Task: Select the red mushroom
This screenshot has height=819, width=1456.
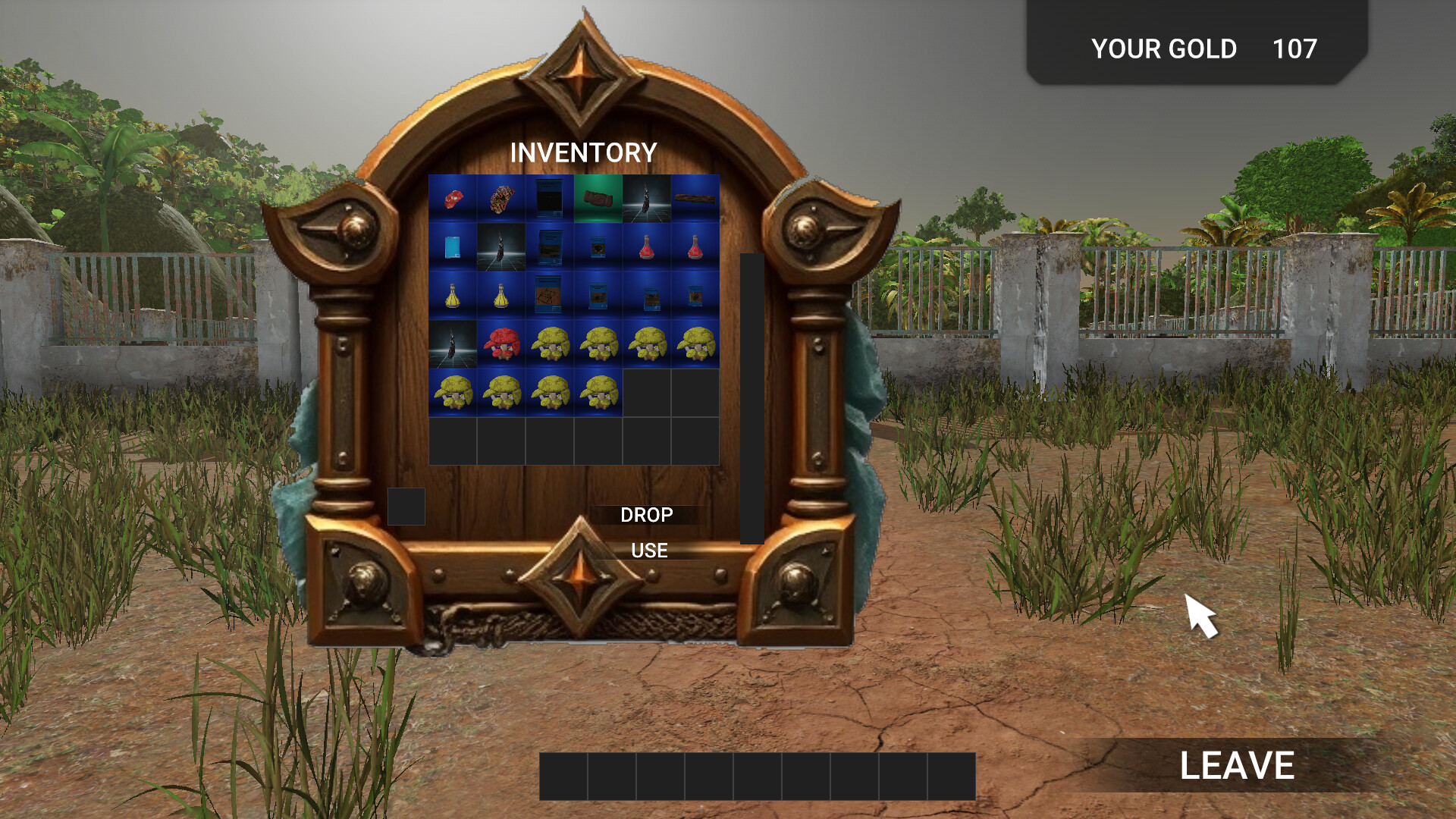Action: point(501,346)
